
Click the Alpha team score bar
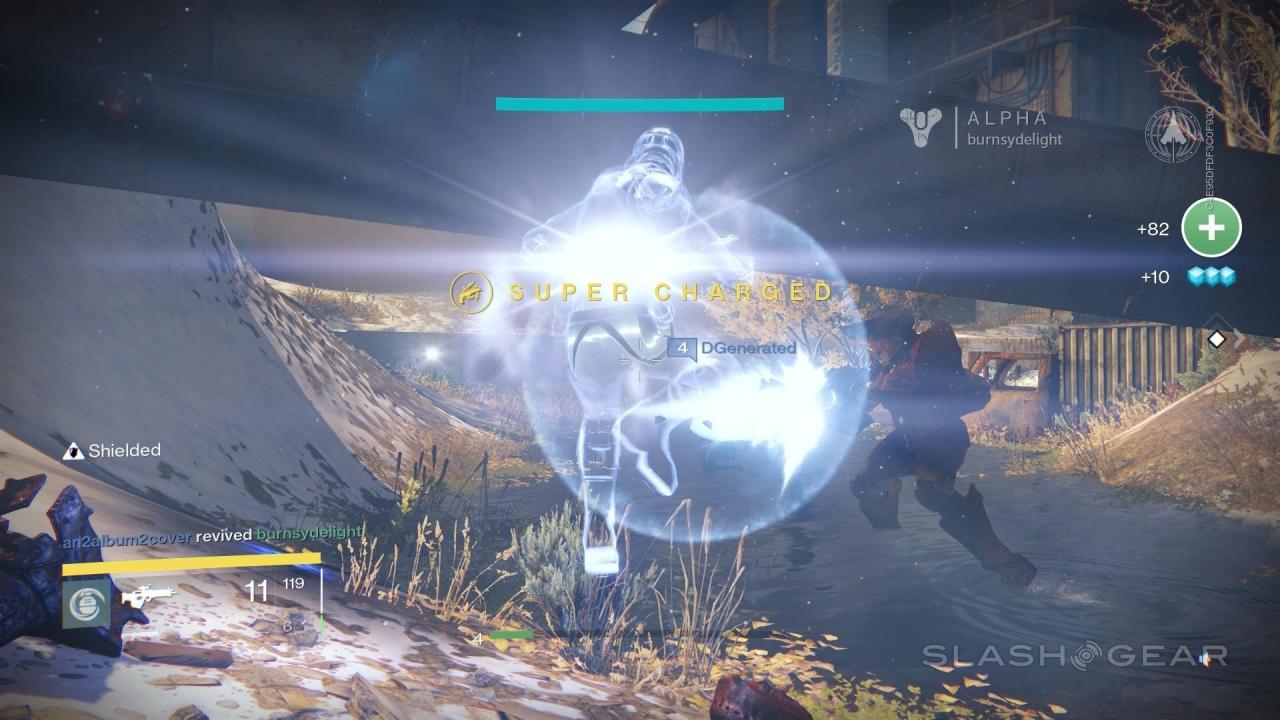(x=639, y=103)
